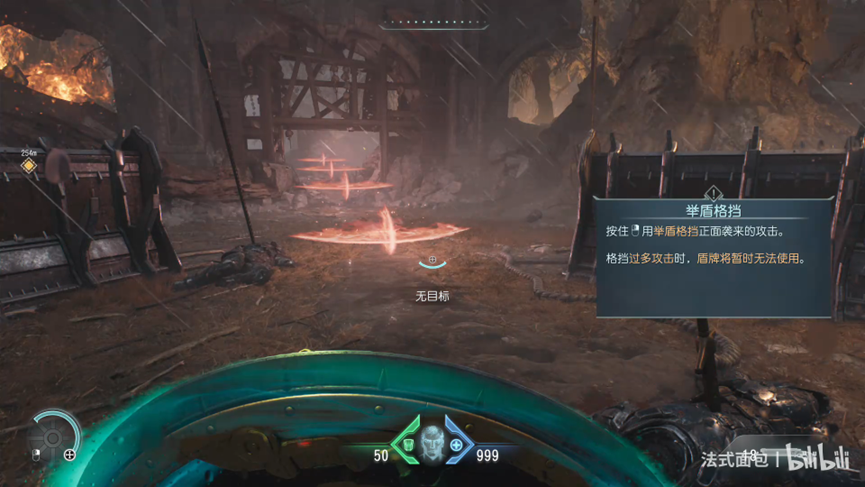Viewport: 865px width, 487px height.
Task: Select the Slayer face portrait
Action: click(x=432, y=440)
